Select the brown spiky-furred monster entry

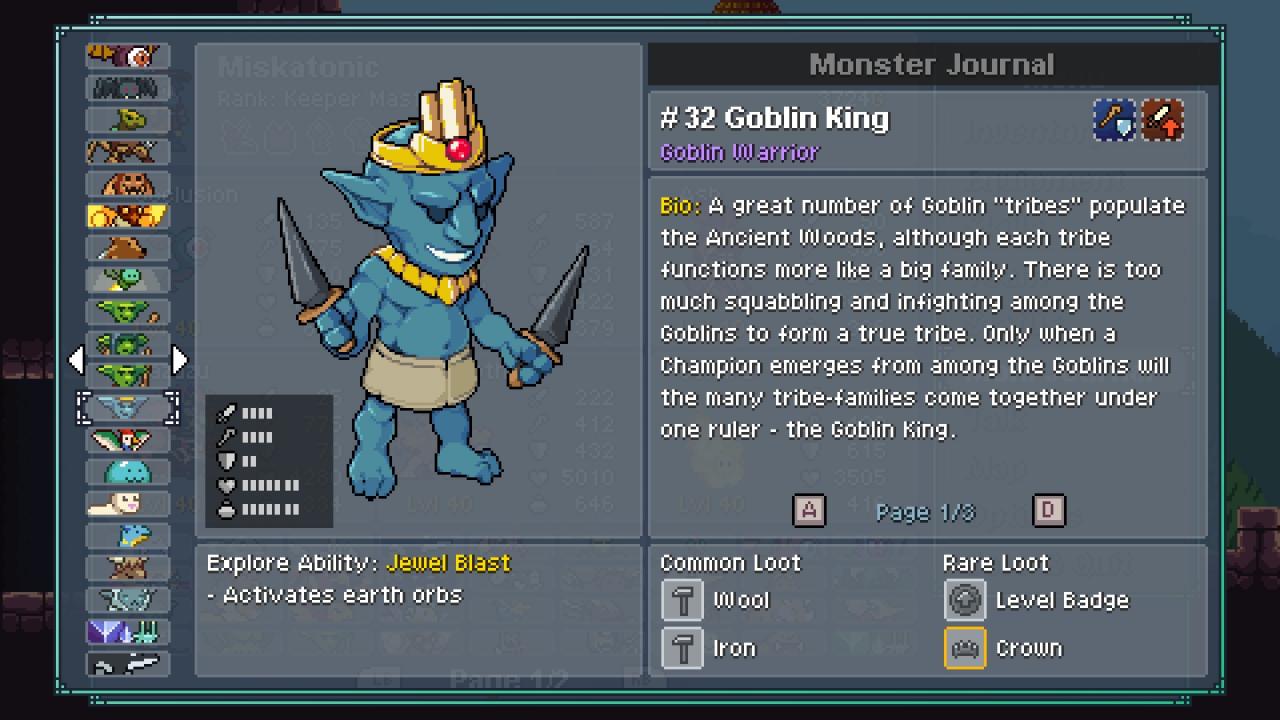coord(128,567)
